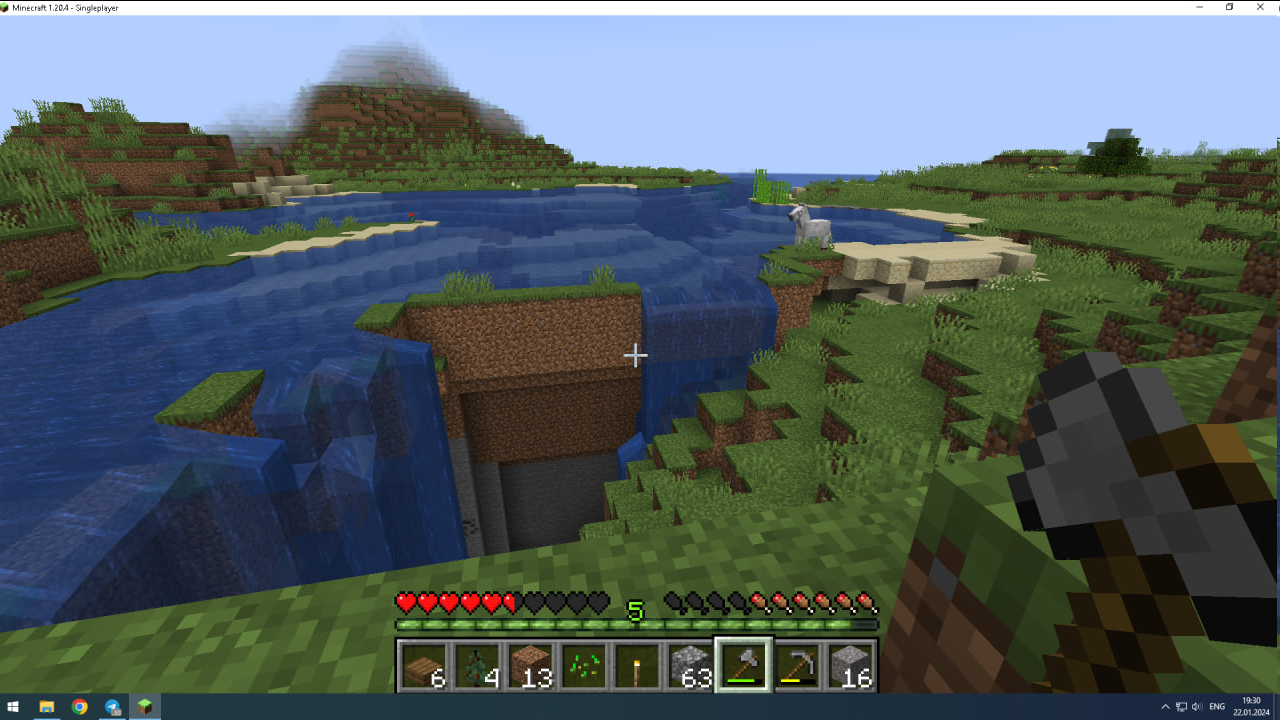Choose the spruce sapling slot
1280x720 pixels.
(x=477, y=665)
